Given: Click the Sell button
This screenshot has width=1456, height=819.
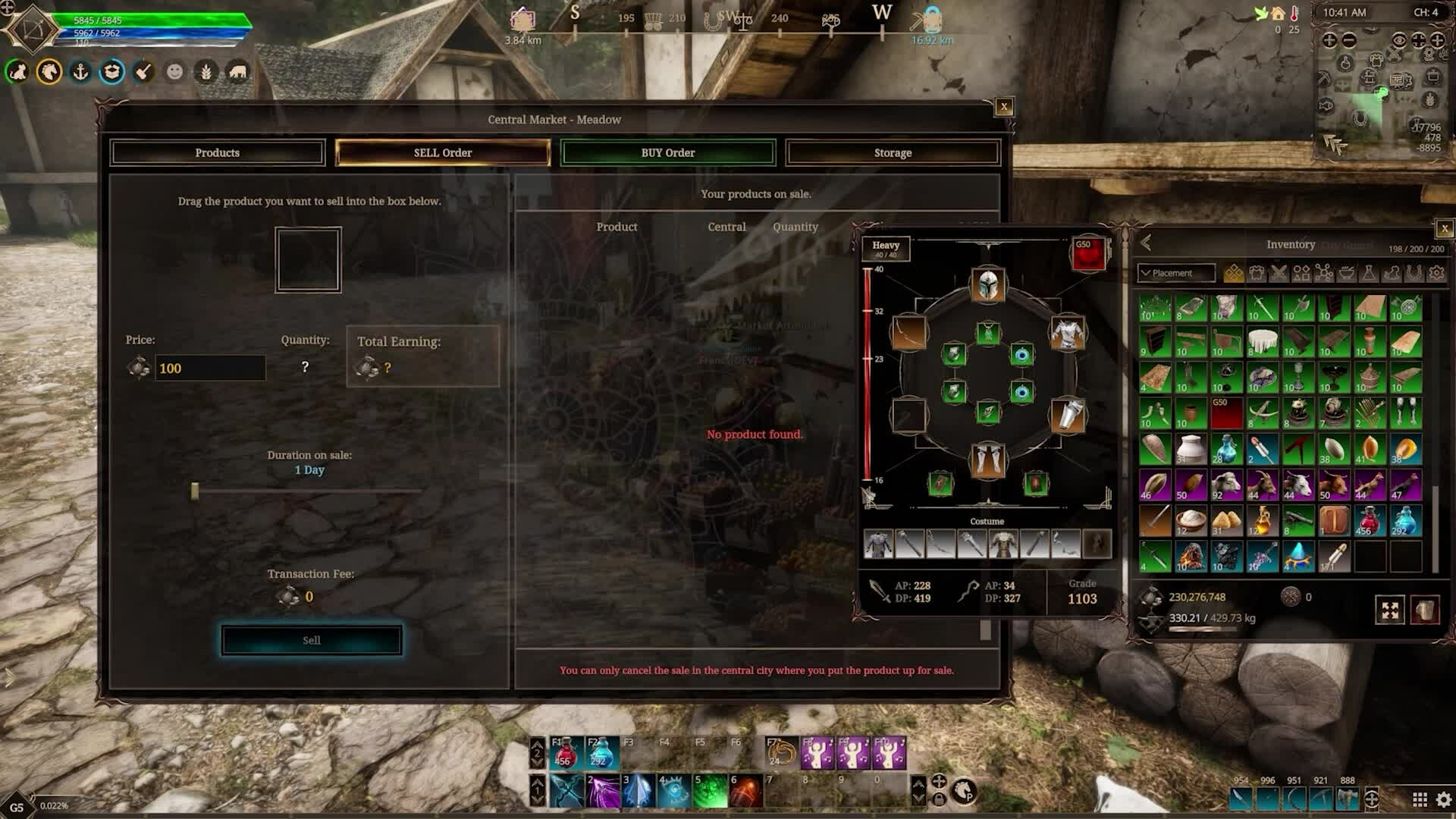Looking at the screenshot, I should click(312, 640).
